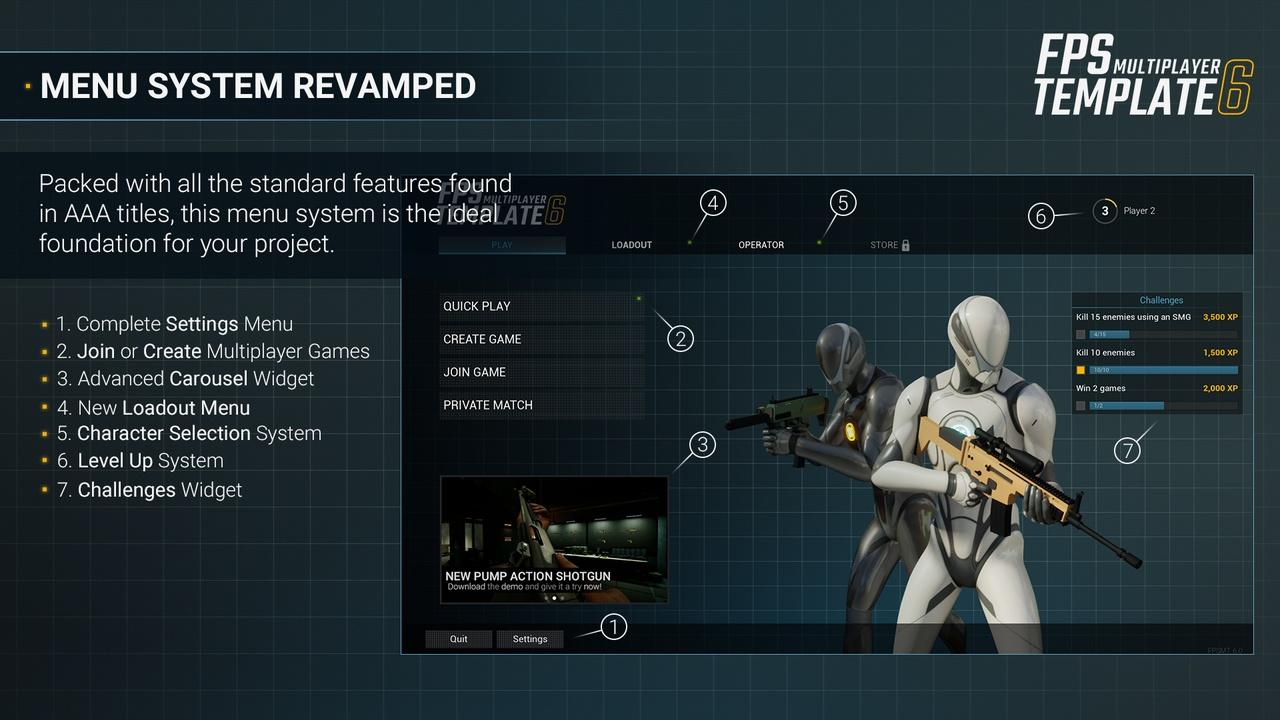The height and width of the screenshot is (720, 1280).
Task: Select the Win 2 games challenge
Action: click(x=1156, y=397)
